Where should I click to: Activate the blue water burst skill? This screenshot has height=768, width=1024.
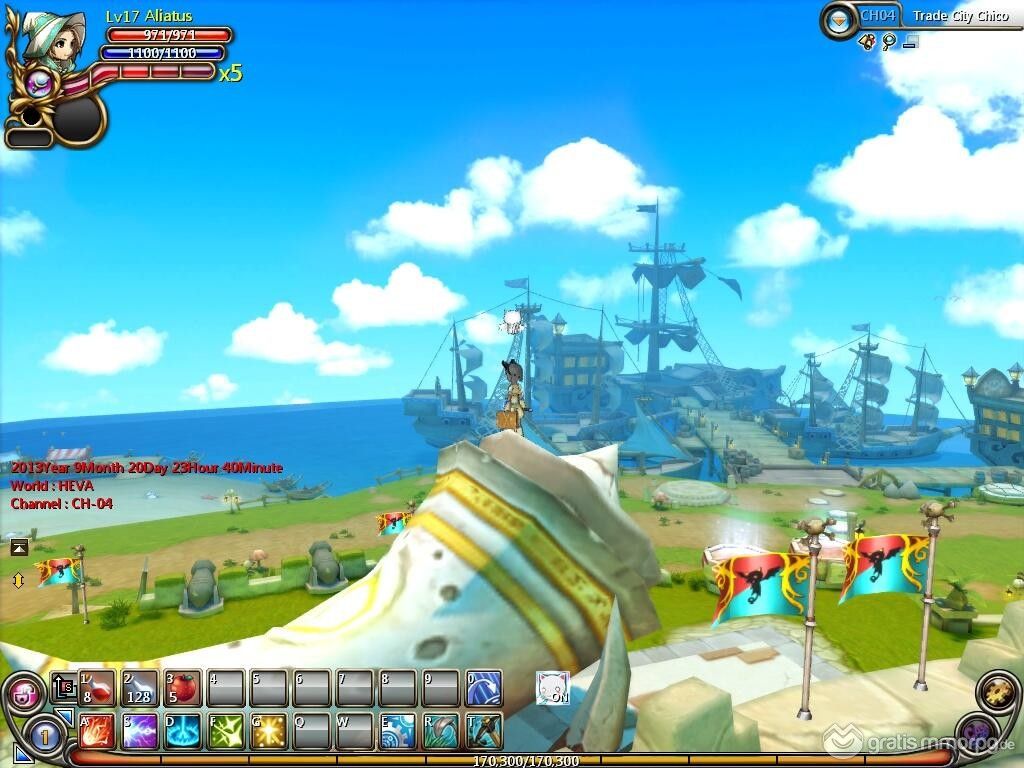(x=183, y=731)
